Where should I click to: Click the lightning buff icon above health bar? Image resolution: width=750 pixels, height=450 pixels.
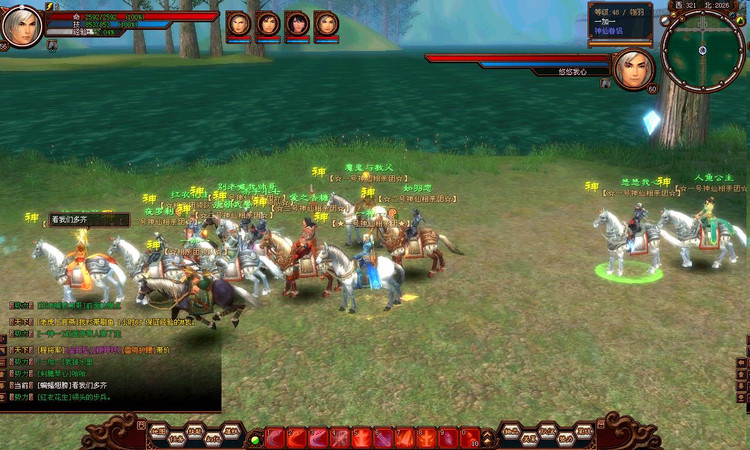click(x=50, y=7)
